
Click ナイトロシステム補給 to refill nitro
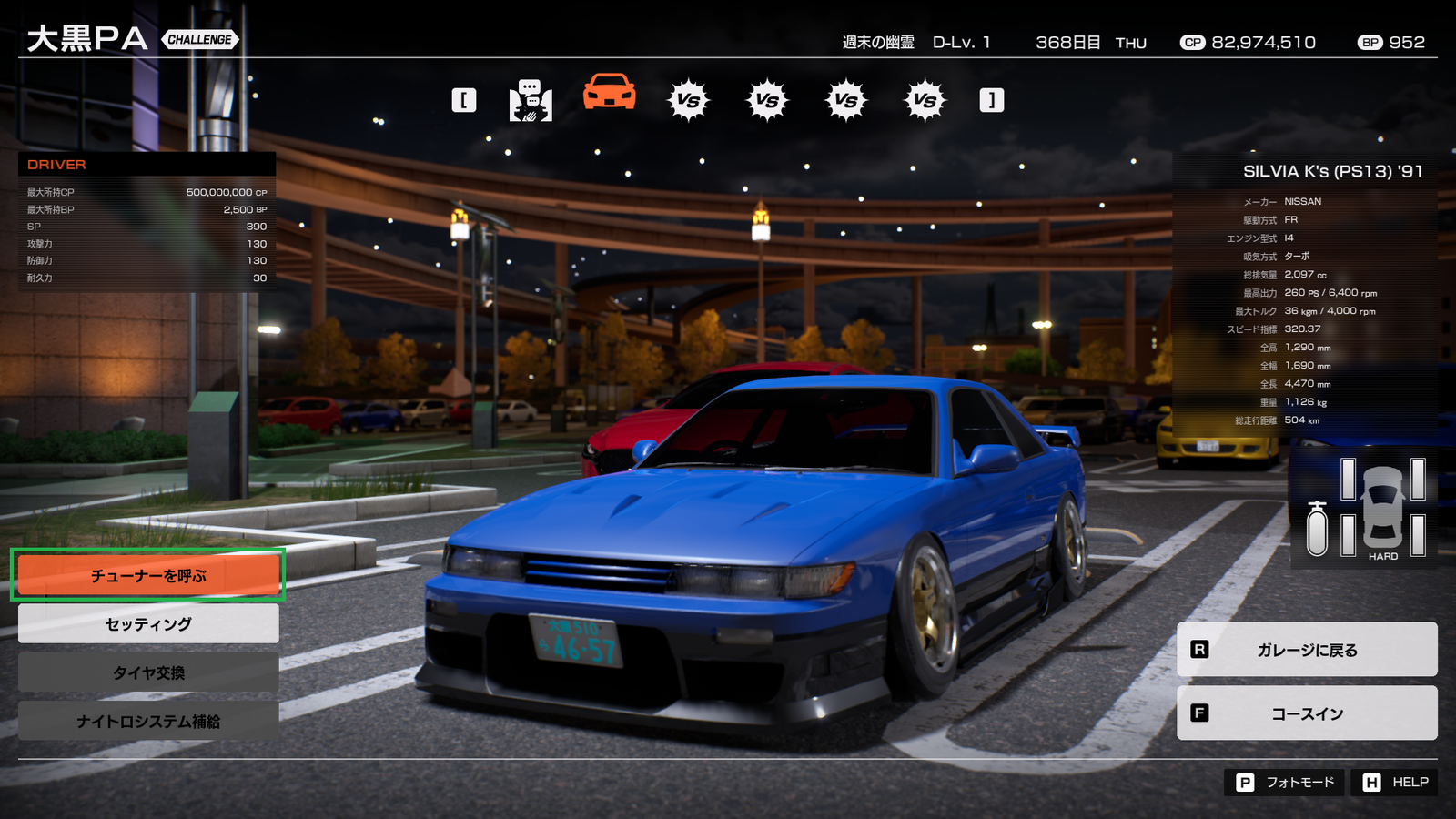(147, 723)
